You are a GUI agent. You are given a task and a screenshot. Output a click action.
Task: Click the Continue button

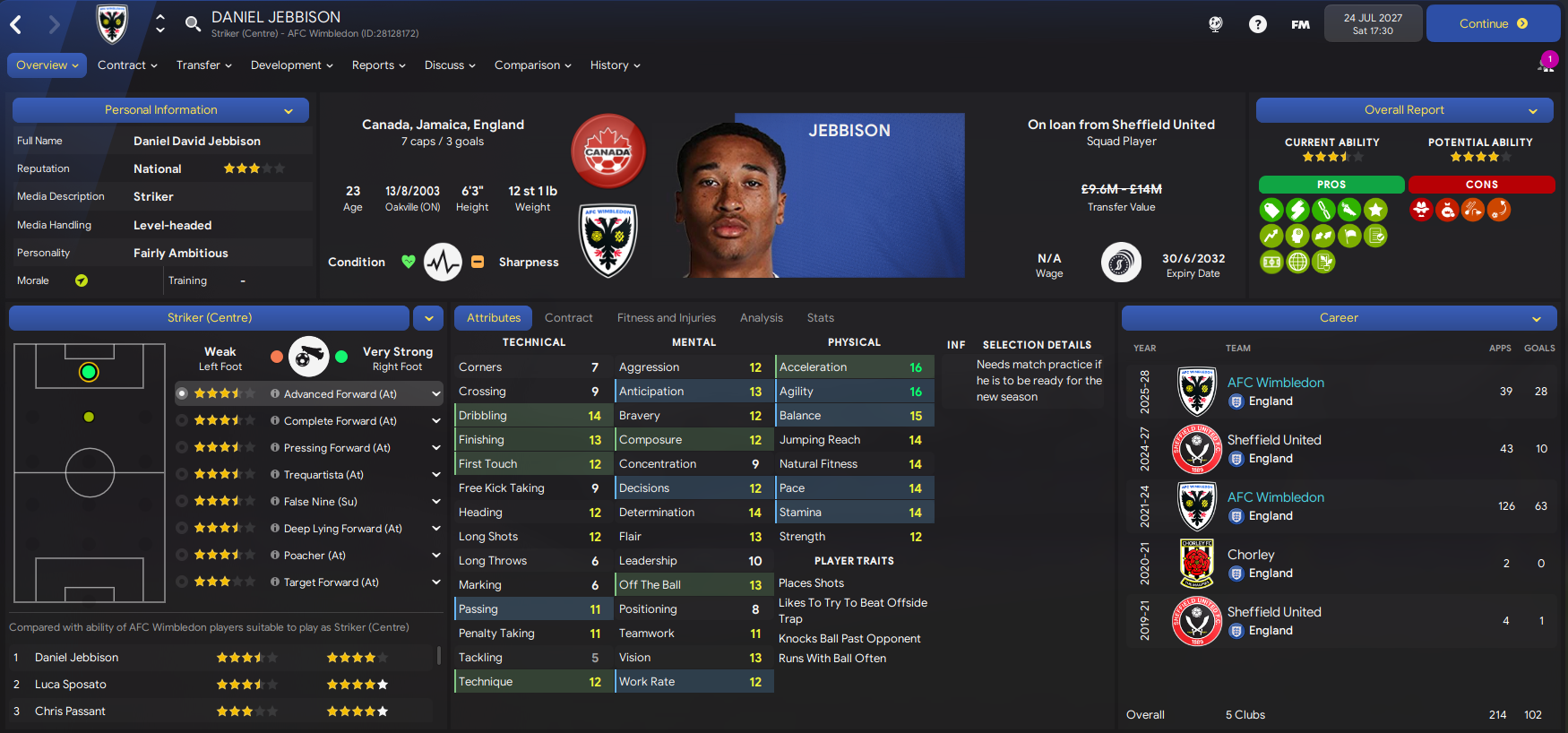(x=1492, y=24)
